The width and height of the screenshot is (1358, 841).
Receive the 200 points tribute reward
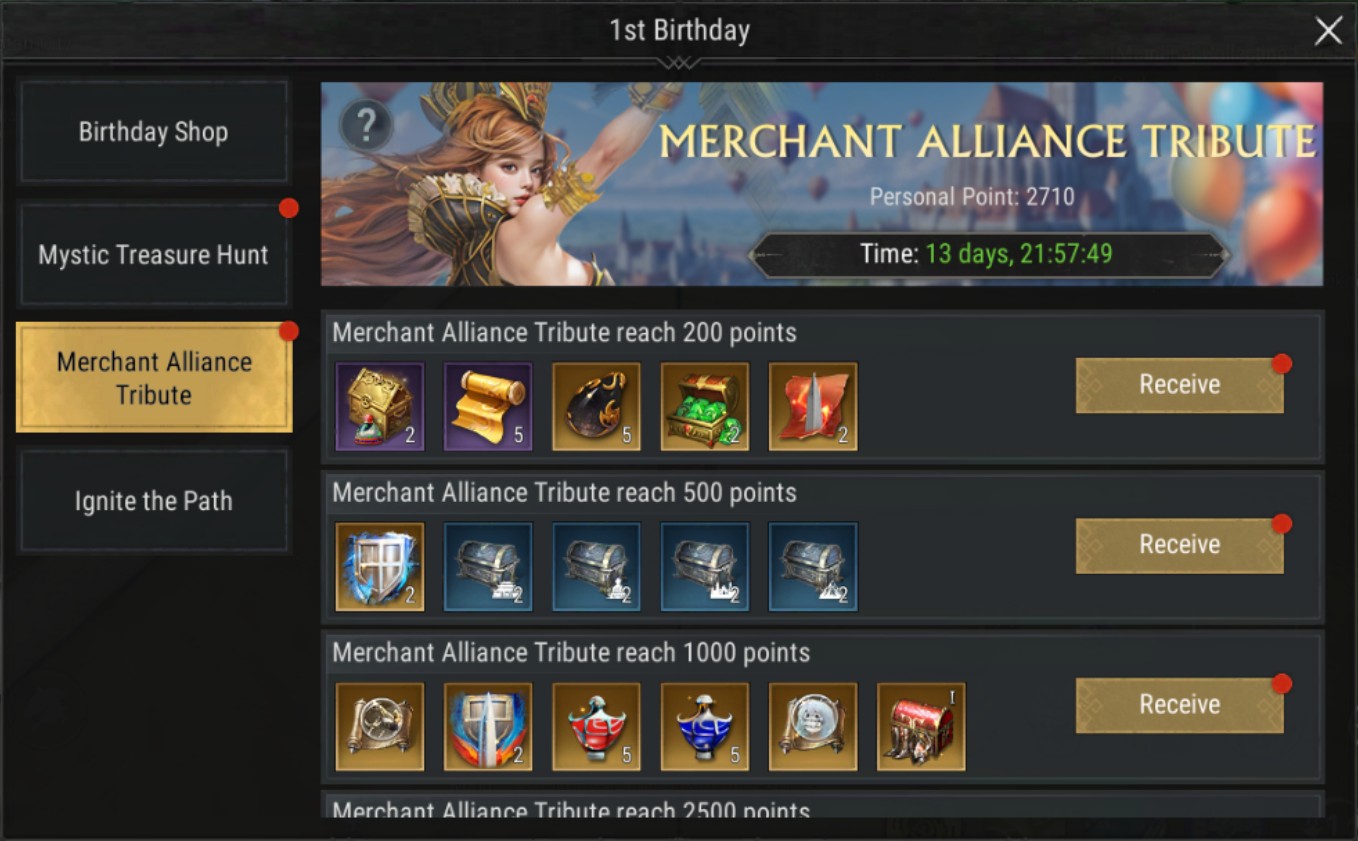point(1179,385)
